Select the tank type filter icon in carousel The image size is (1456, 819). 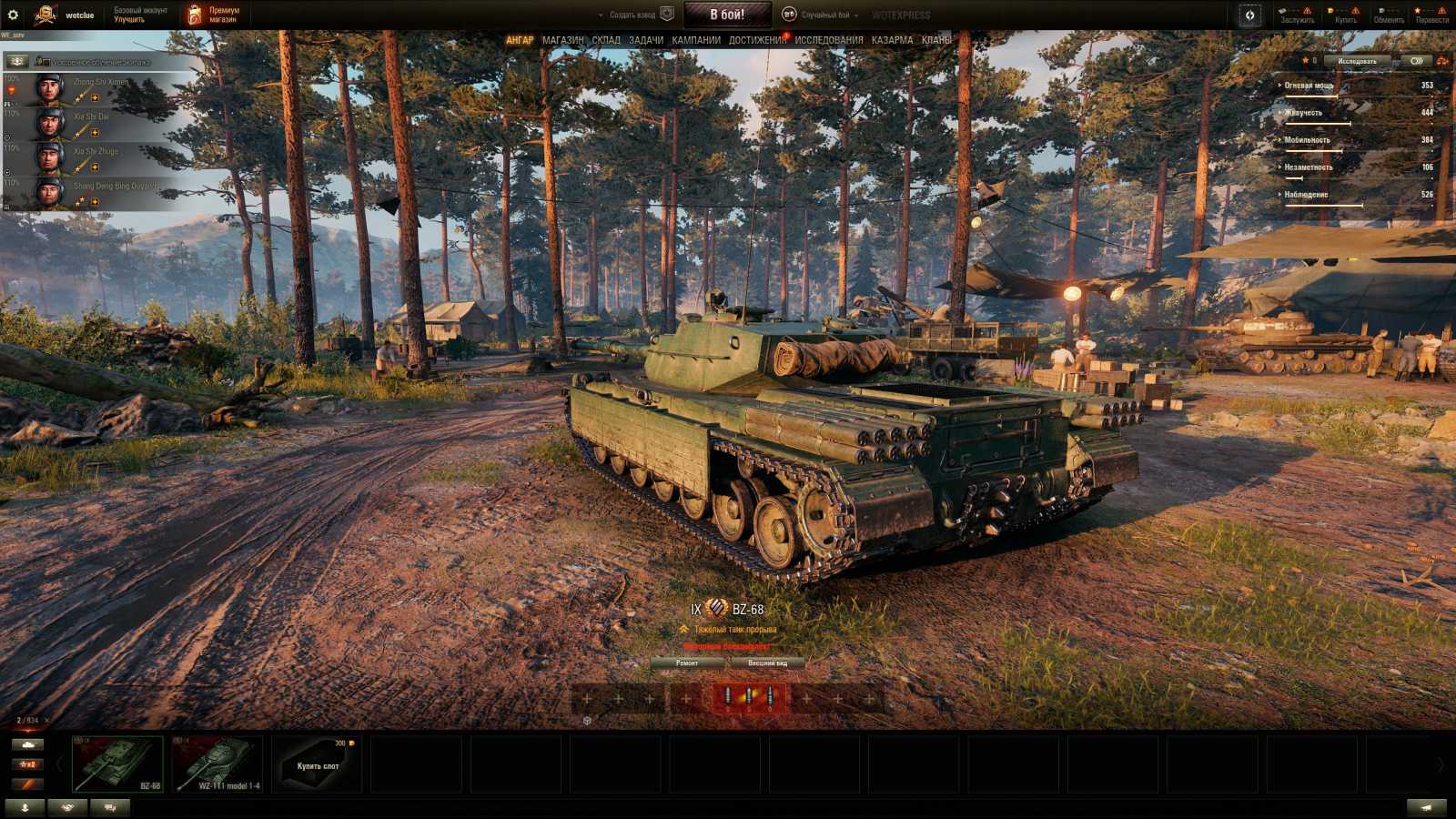tap(28, 745)
